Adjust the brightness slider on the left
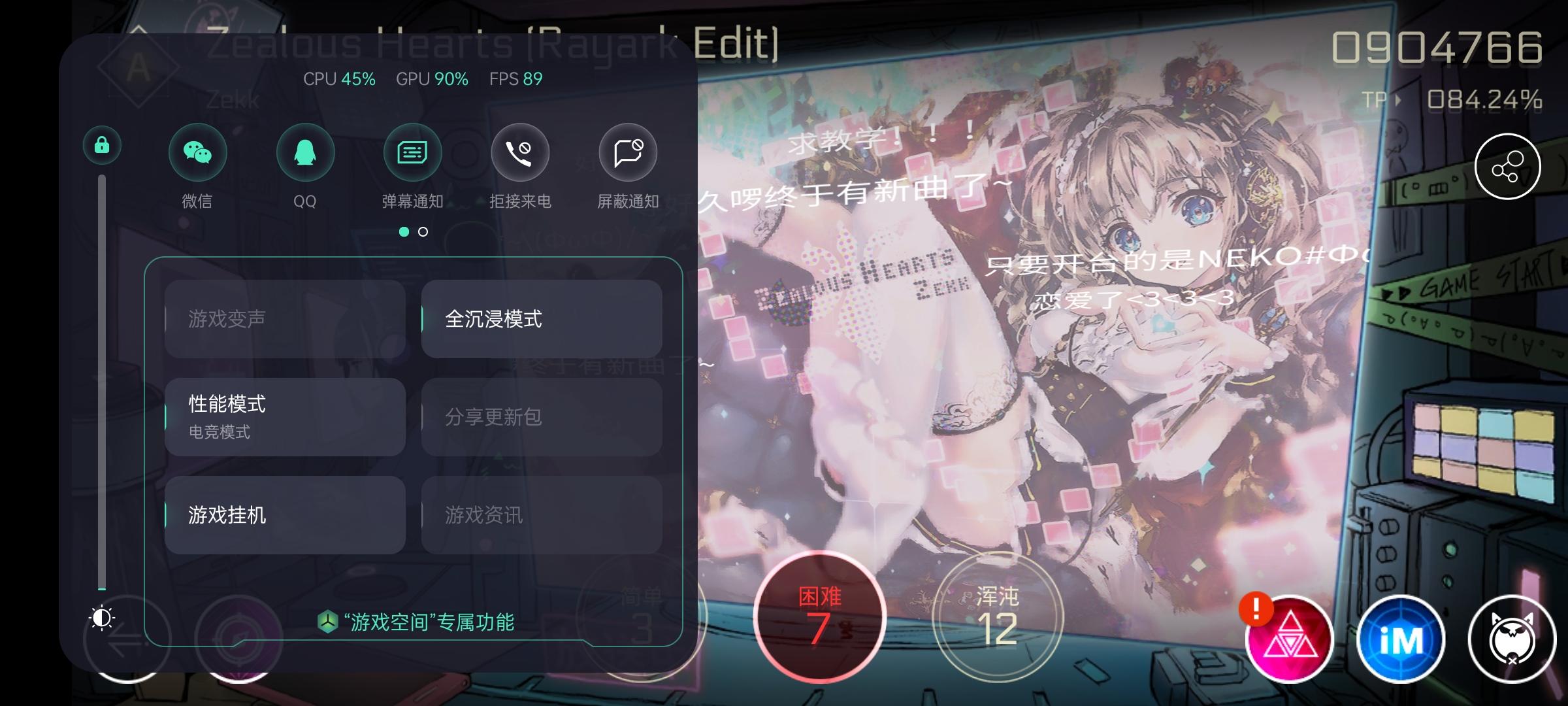This screenshot has height=706, width=1568. pos(103,392)
